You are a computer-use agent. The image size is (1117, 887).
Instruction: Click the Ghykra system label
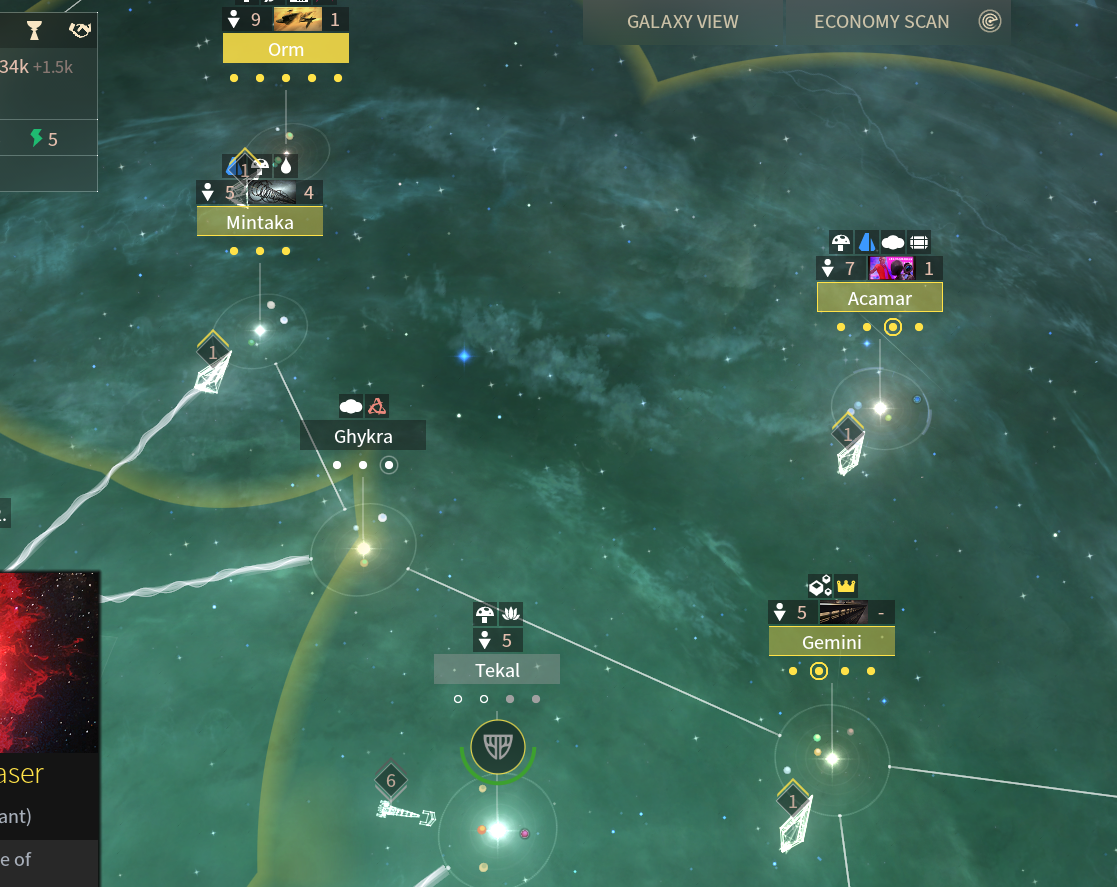click(x=363, y=436)
